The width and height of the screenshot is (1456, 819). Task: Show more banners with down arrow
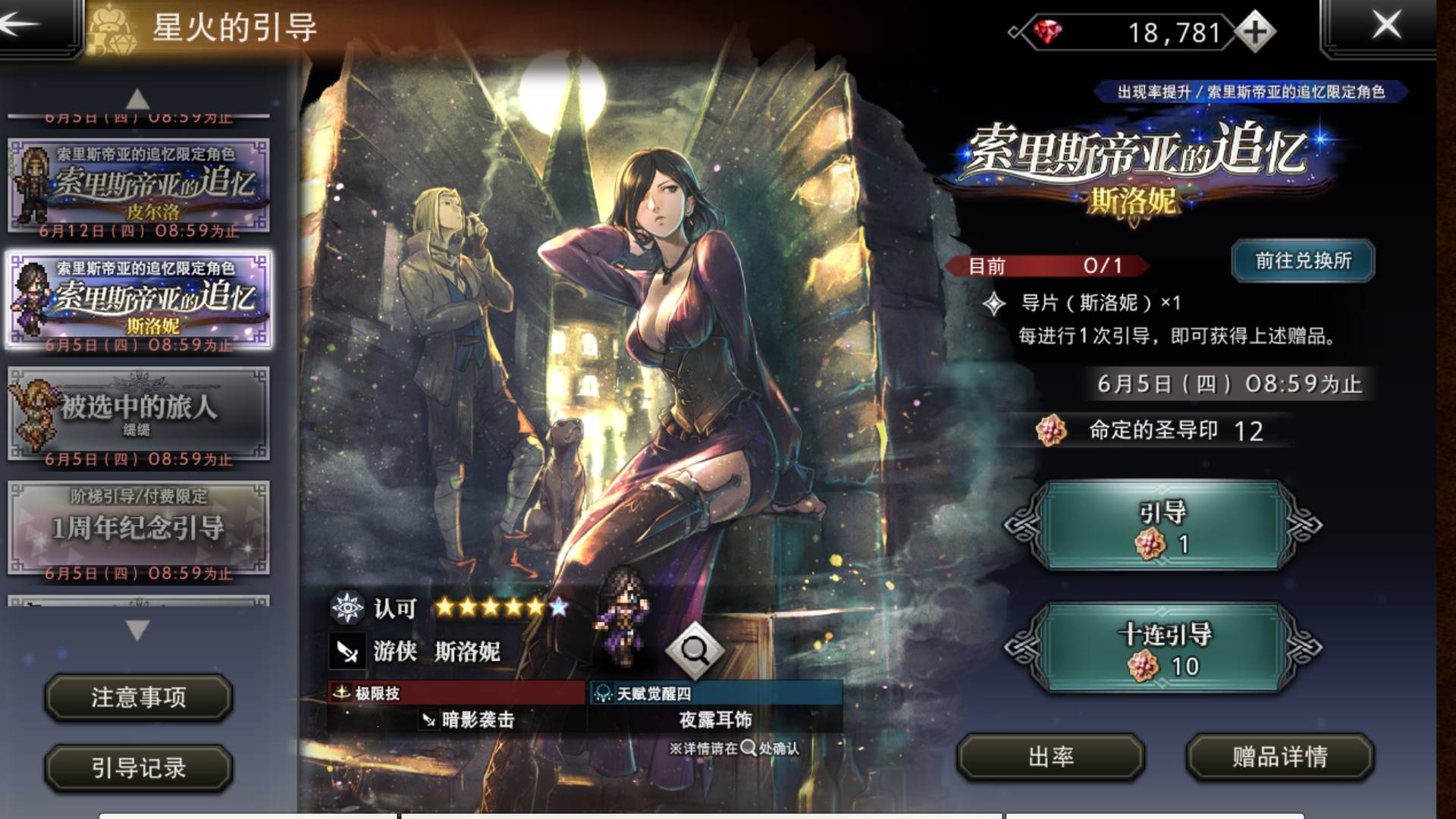click(137, 629)
